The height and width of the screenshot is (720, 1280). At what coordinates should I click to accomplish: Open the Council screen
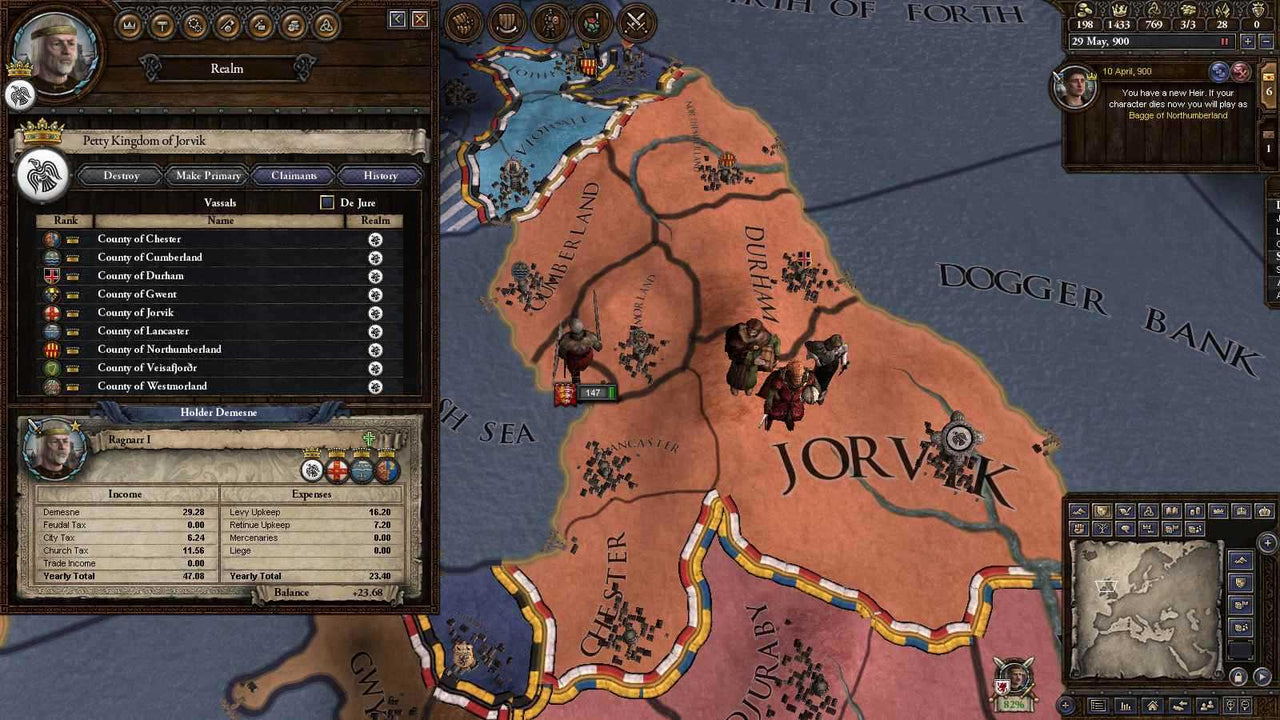coord(194,25)
